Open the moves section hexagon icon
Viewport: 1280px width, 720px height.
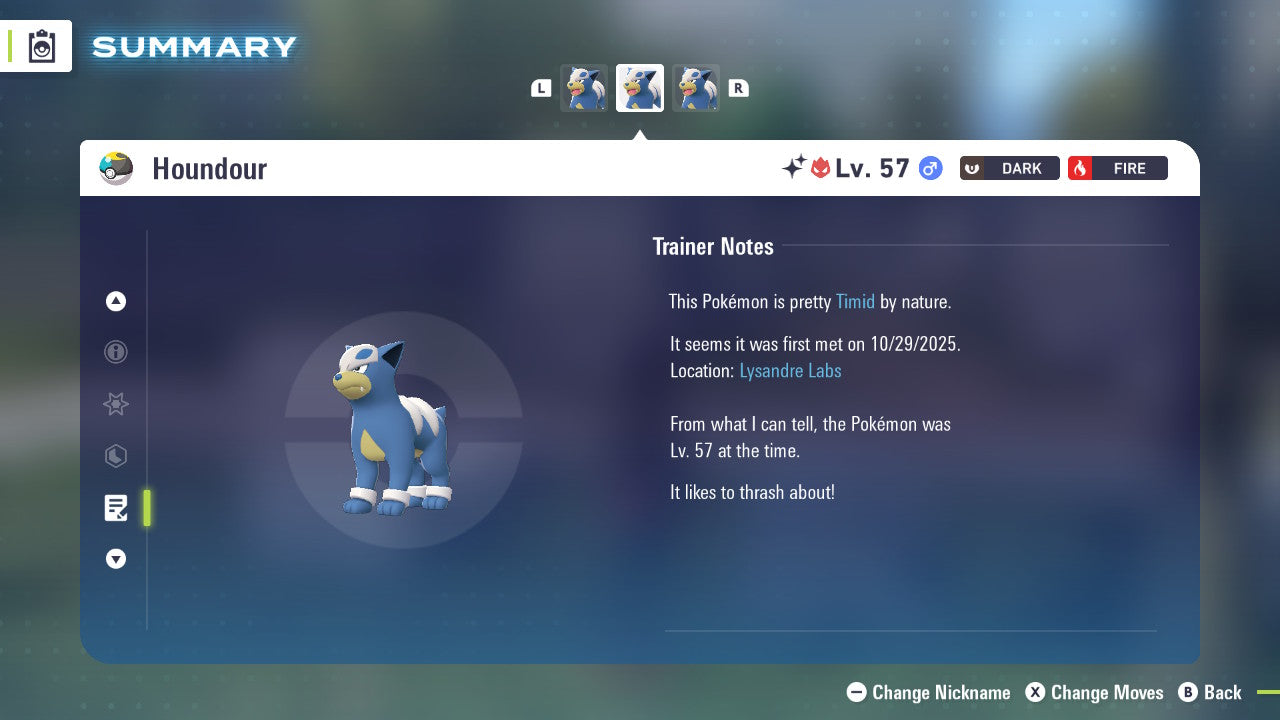[x=115, y=456]
